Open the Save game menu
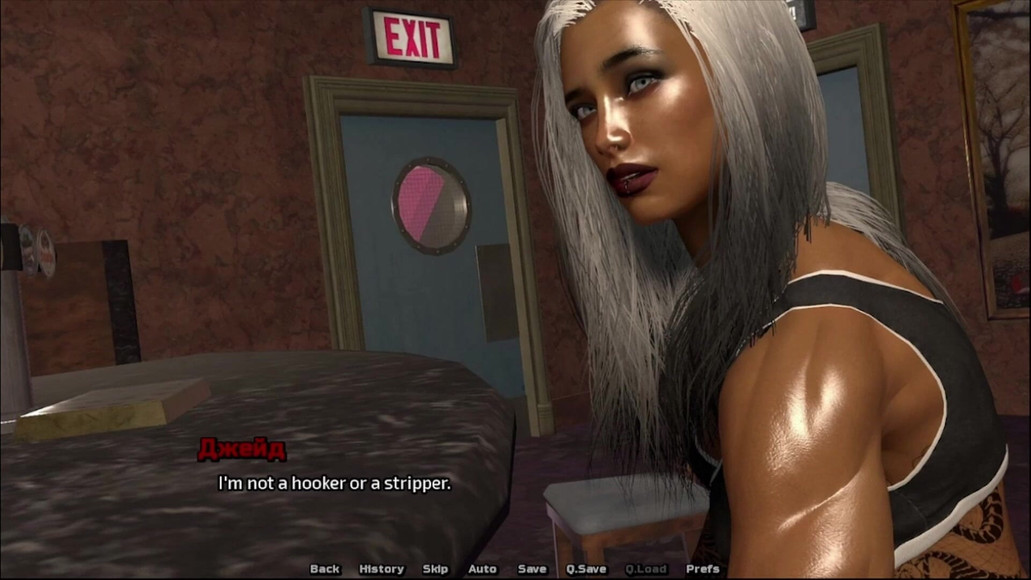This screenshot has width=1031, height=580. pyautogui.click(x=532, y=569)
